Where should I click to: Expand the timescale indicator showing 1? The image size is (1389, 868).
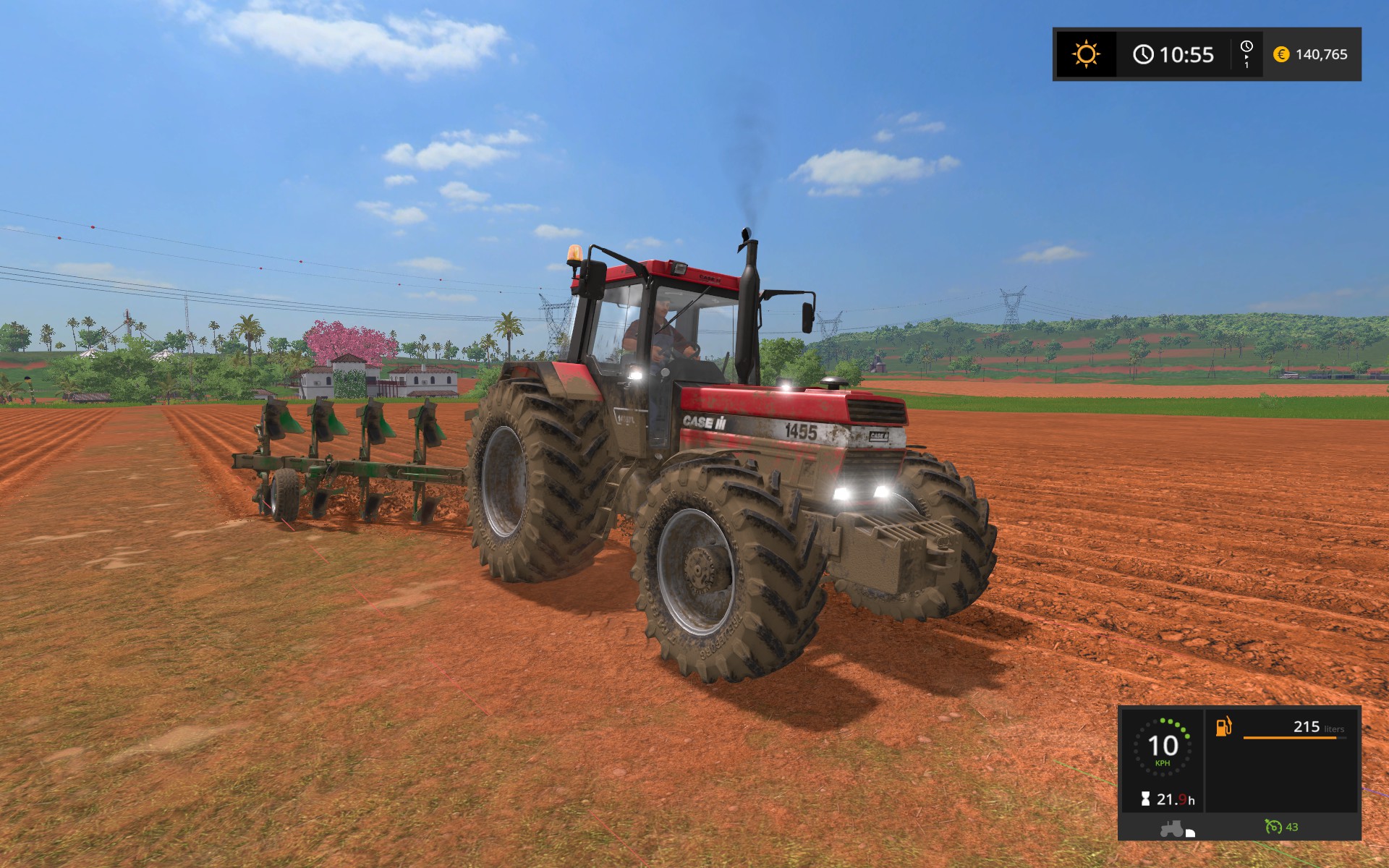click(1246, 58)
